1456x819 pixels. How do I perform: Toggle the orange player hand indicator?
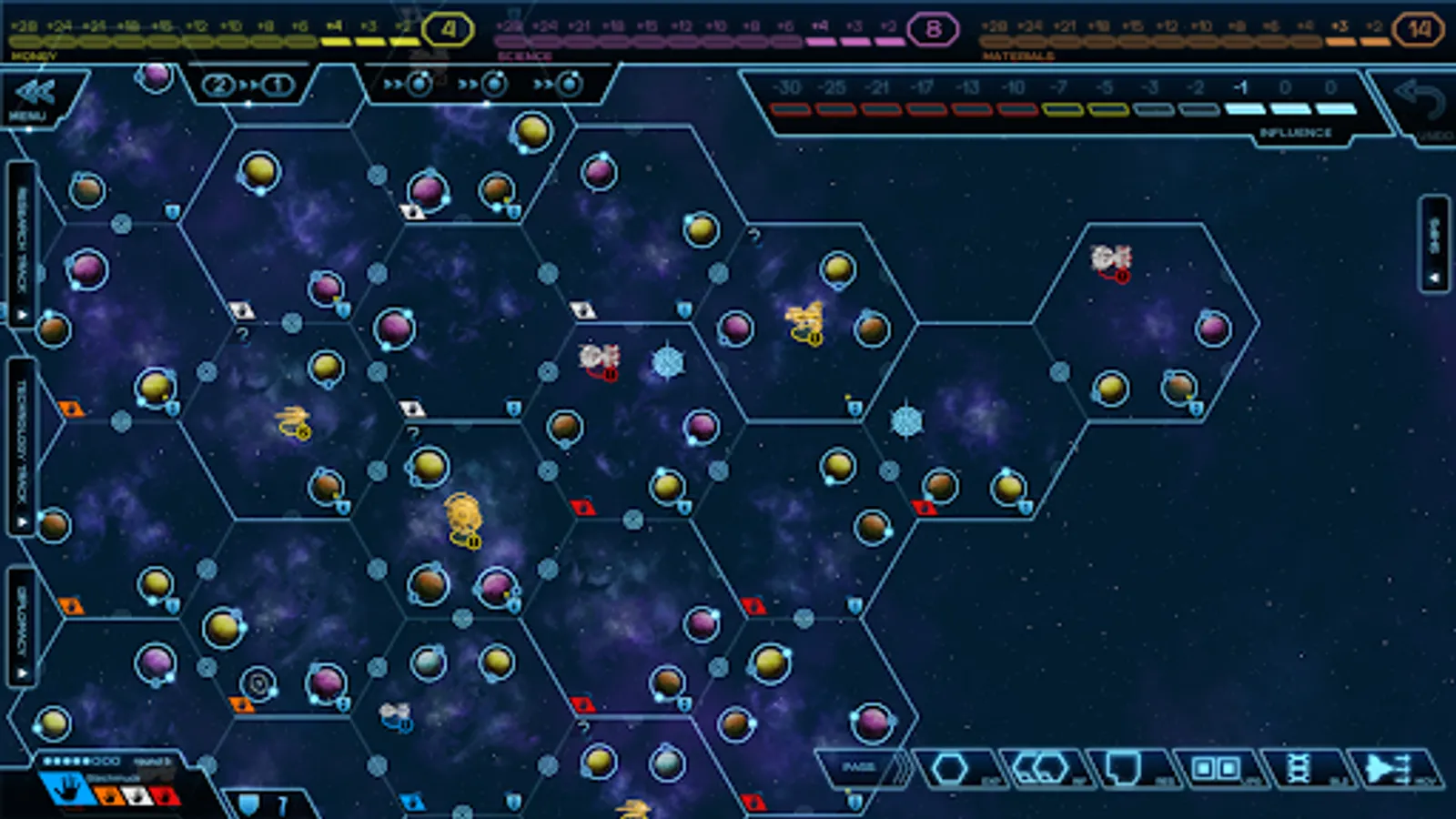109,796
